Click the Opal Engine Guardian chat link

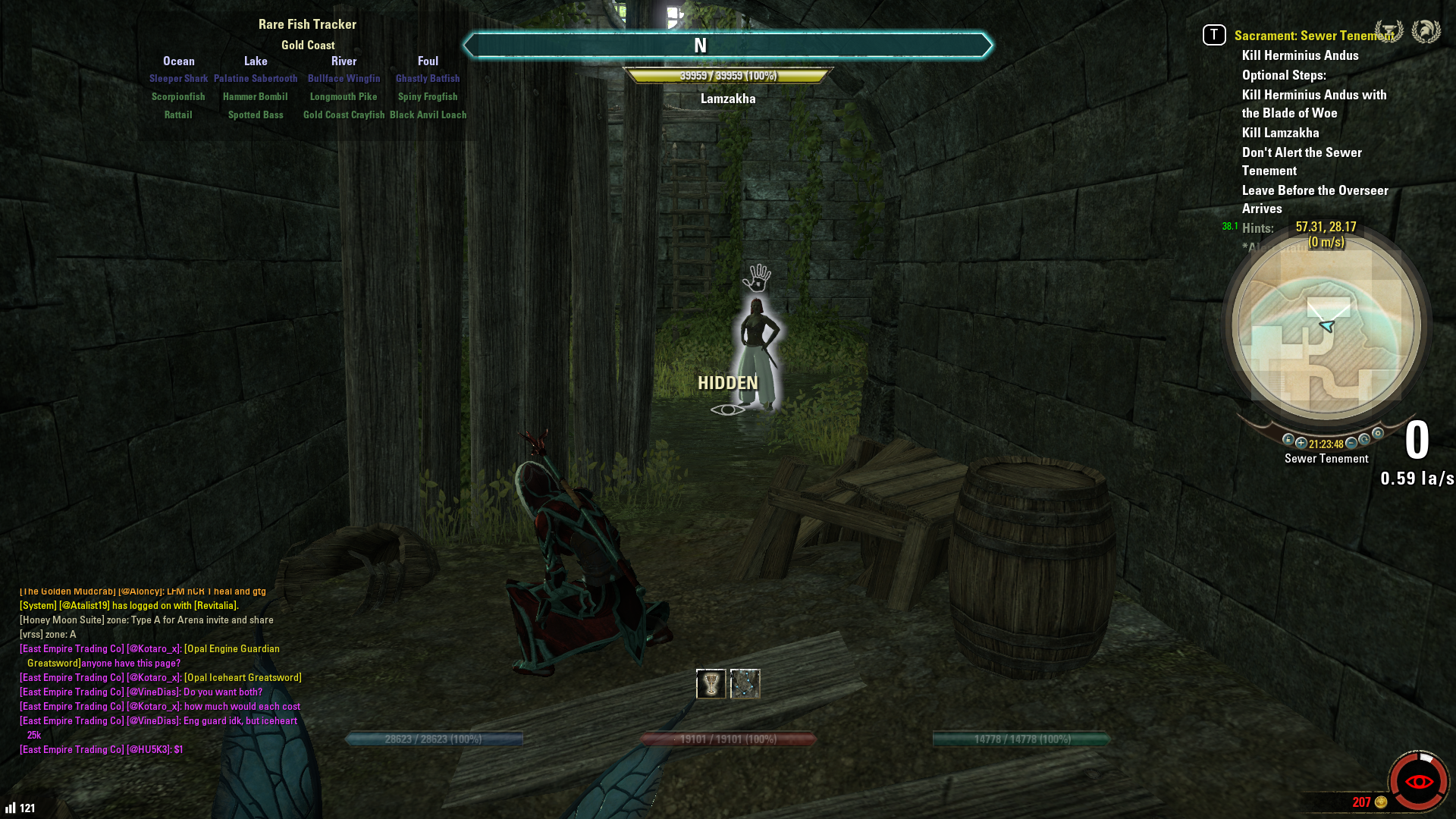232,648
